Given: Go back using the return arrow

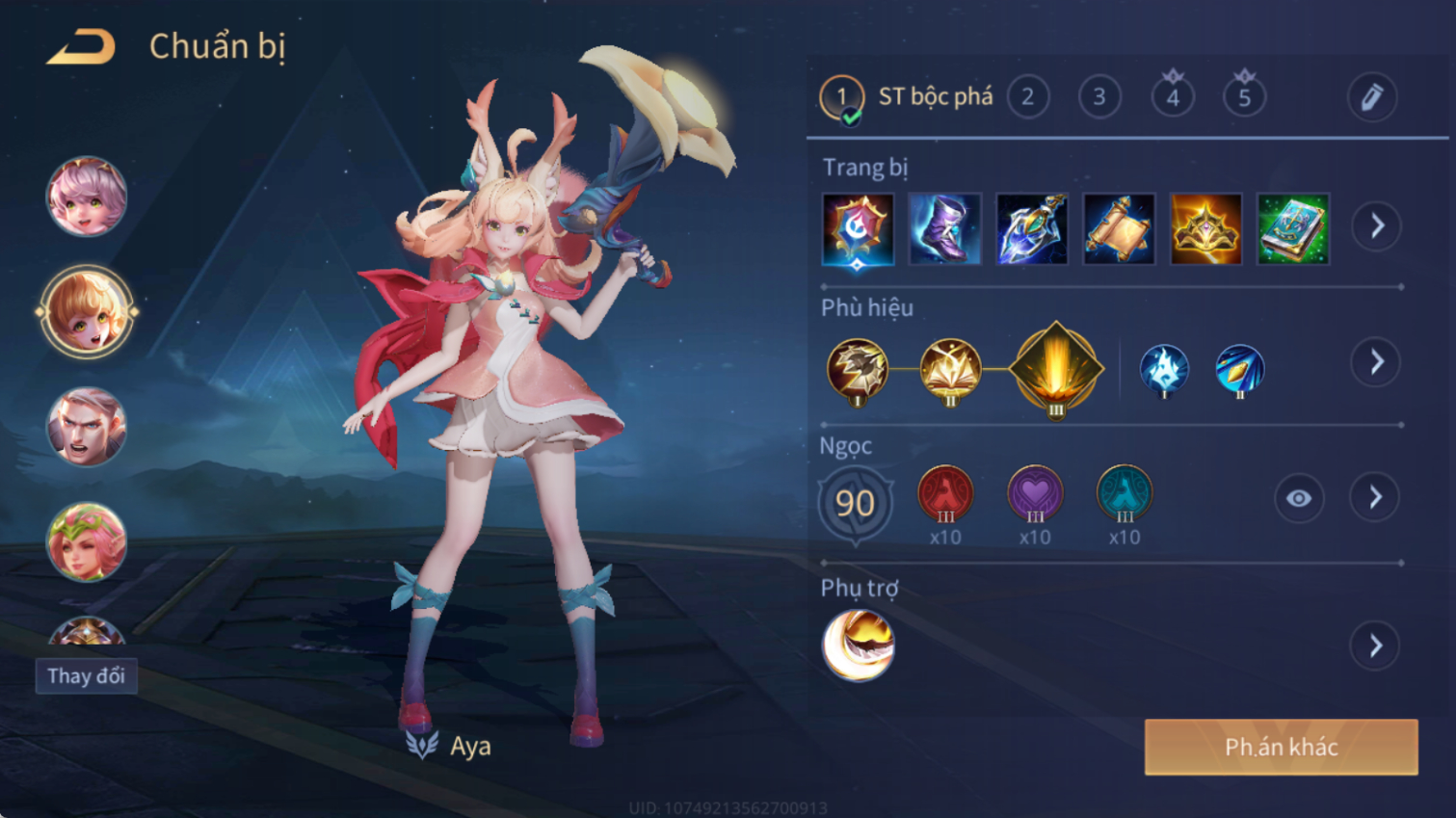Looking at the screenshot, I should (81, 46).
